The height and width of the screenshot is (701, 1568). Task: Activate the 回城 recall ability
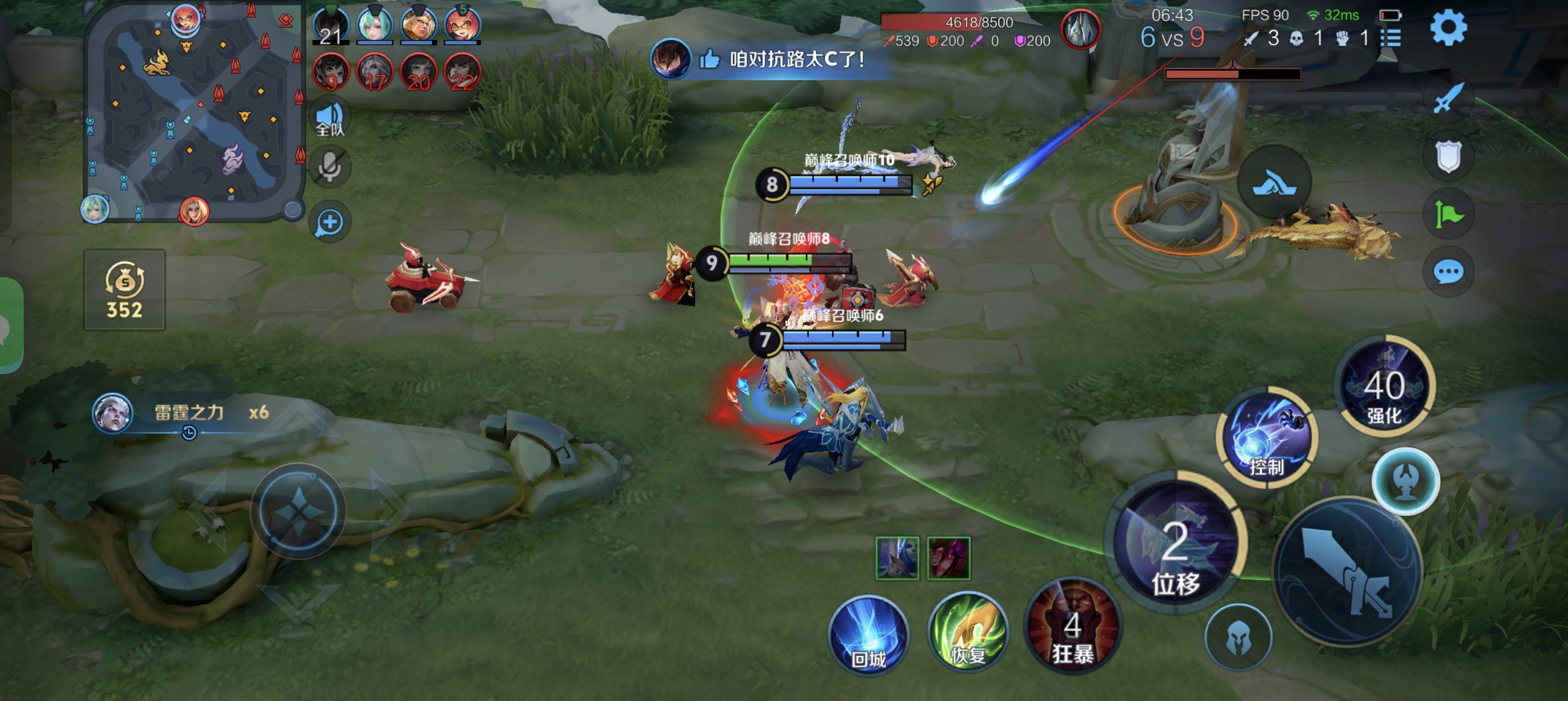point(869,635)
